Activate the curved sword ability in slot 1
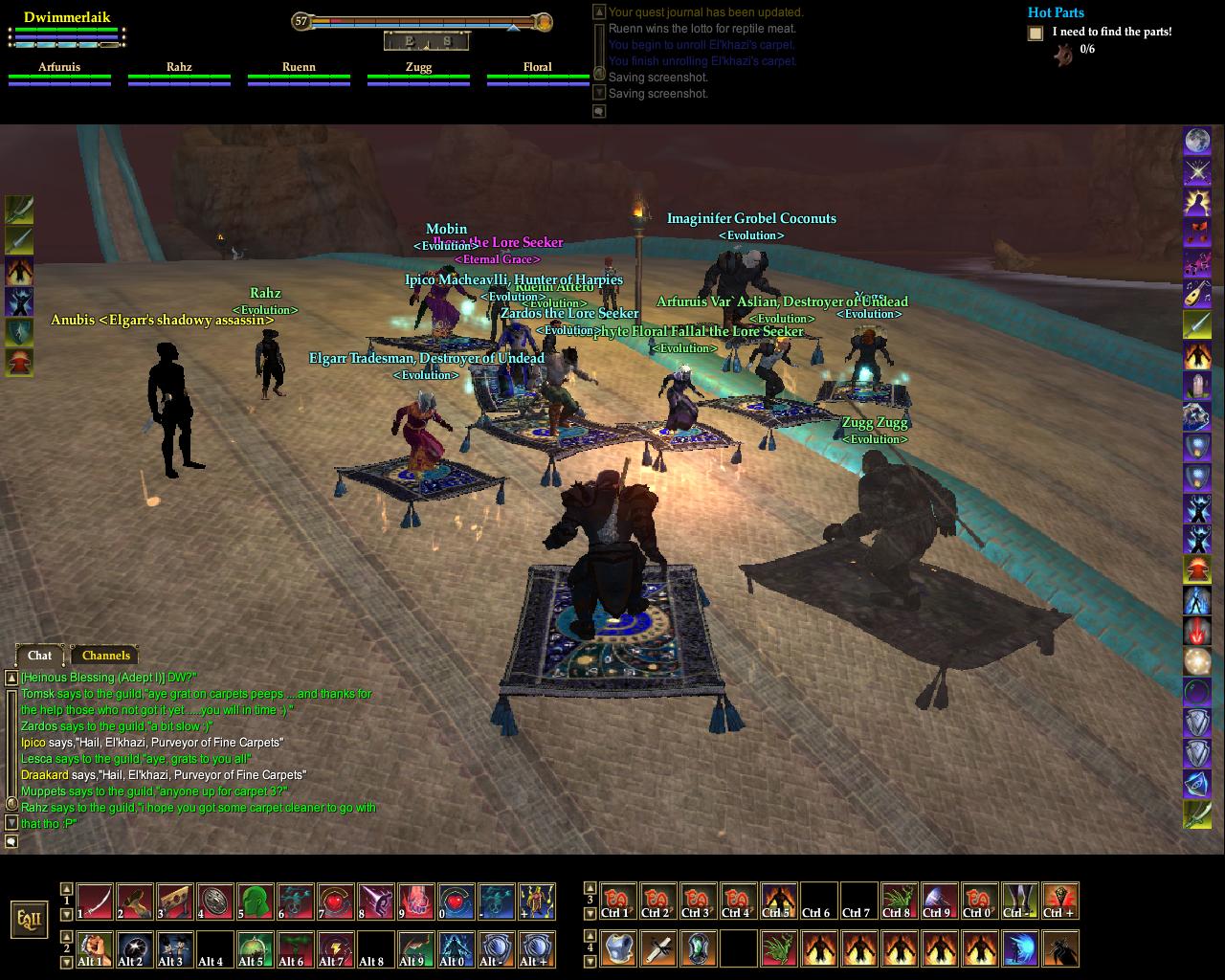1225x980 pixels. point(95,902)
